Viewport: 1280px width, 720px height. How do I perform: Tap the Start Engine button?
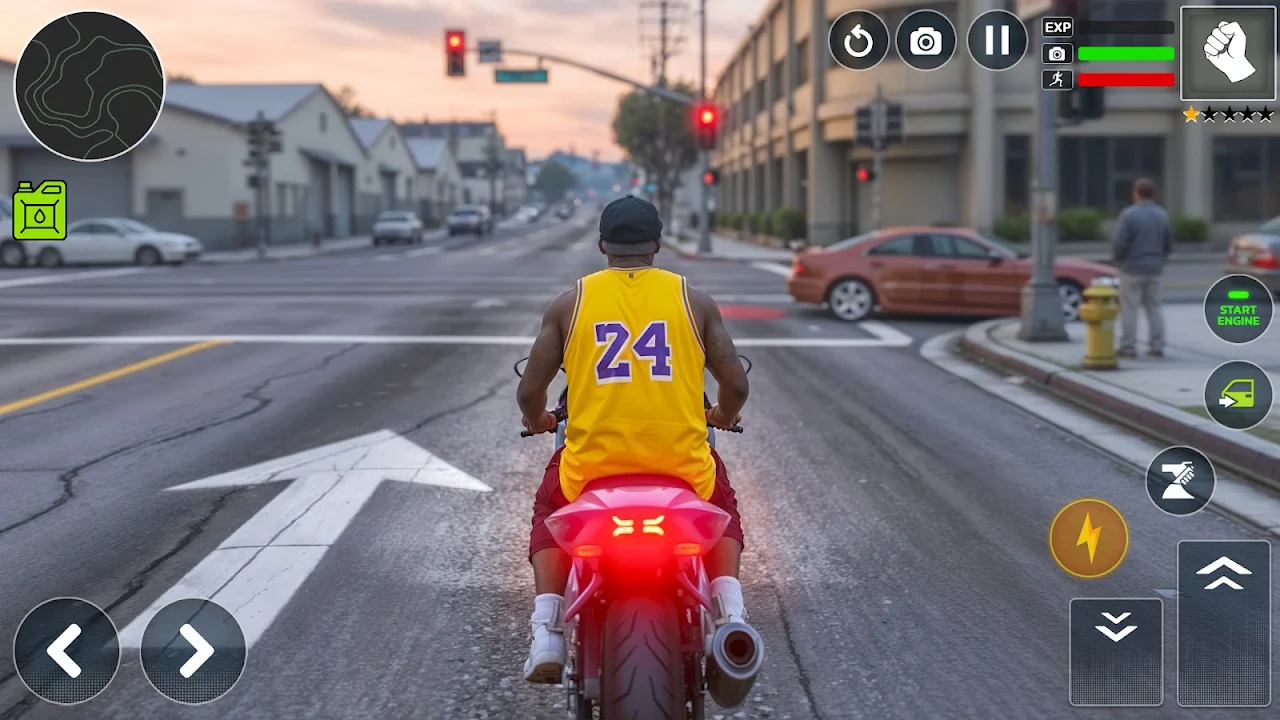1238,309
